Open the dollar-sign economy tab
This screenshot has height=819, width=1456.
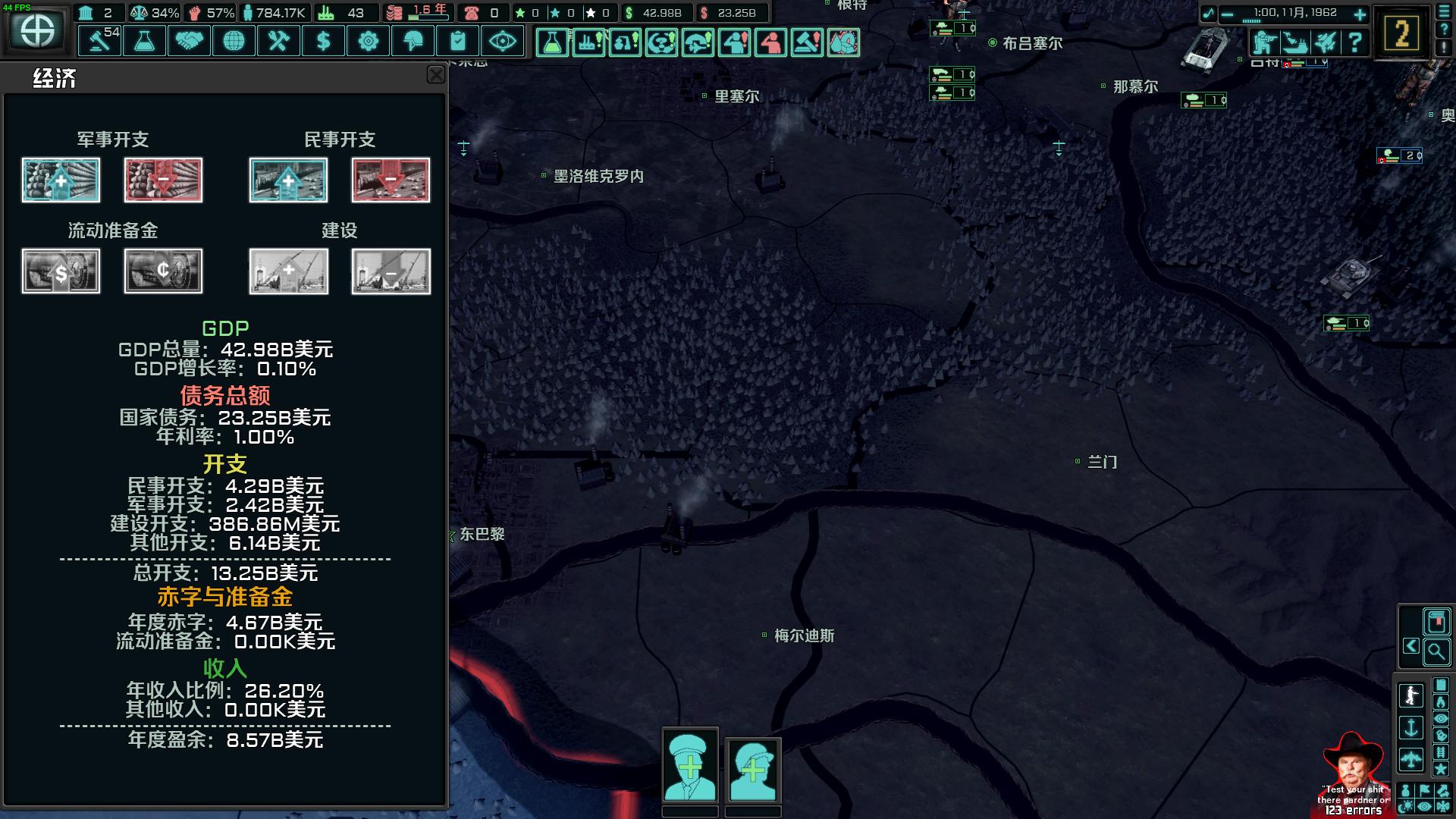[x=323, y=41]
